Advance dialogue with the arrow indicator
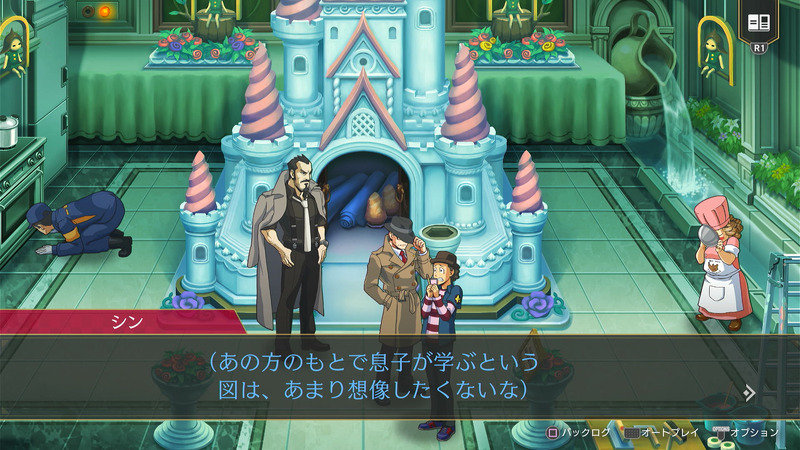 click(x=749, y=392)
